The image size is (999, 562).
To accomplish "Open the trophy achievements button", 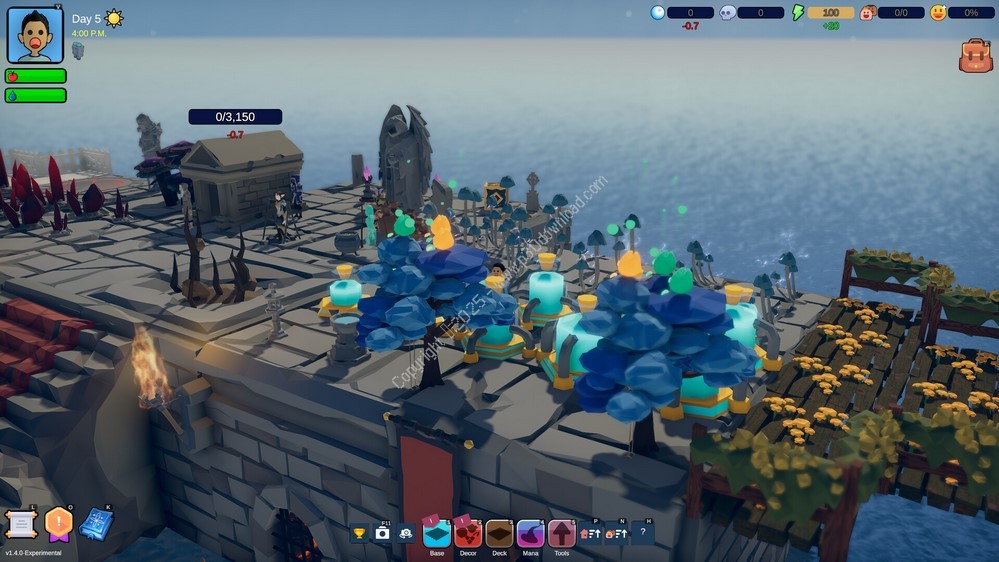I will (359, 534).
